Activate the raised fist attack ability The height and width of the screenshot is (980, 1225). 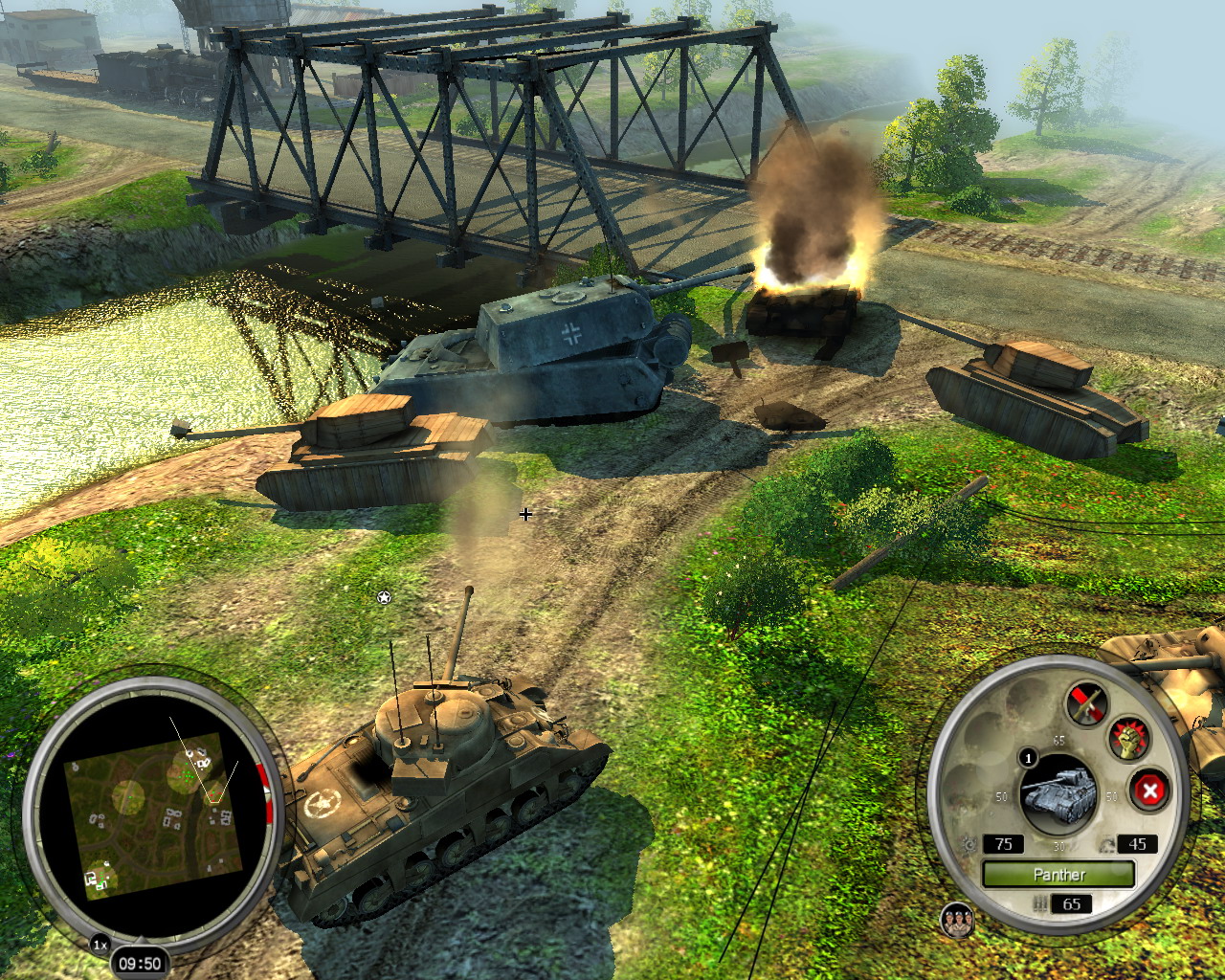1129,740
